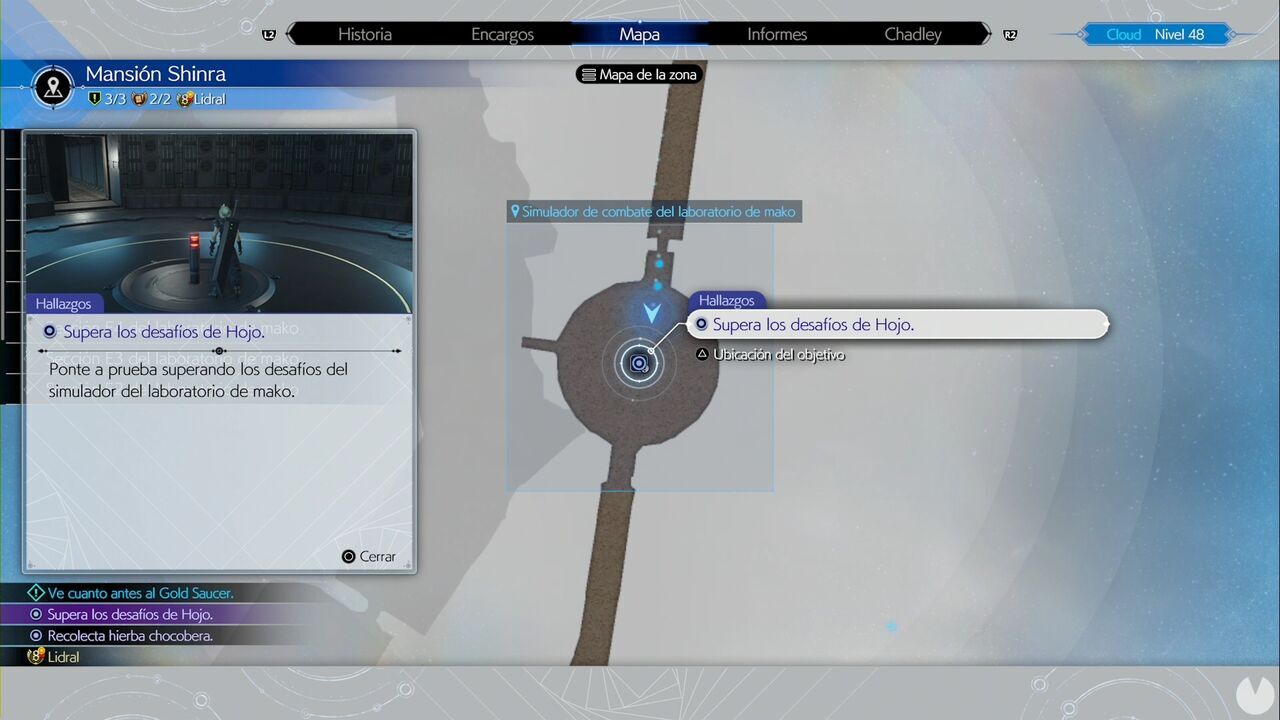Click the R2 shoulder button icon
Viewport: 1280px width, 720px height.
[1010, 34]
